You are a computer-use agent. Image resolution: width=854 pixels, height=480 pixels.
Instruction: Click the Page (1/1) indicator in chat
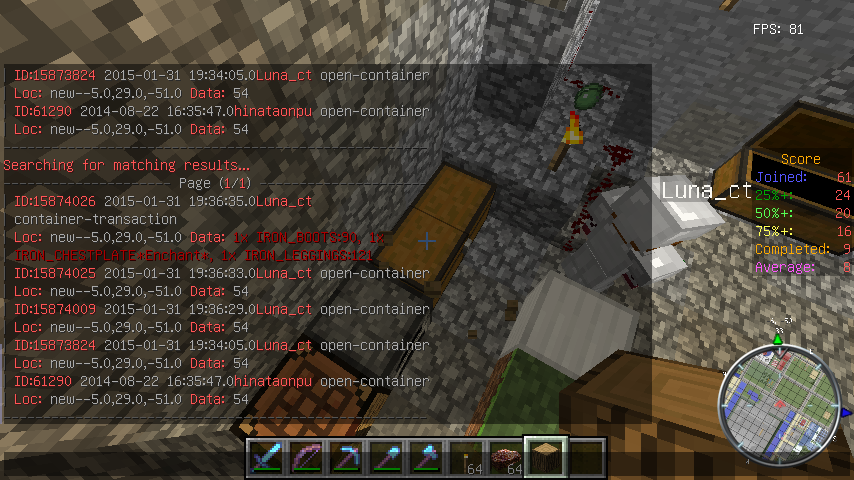pyautogui.click(x=214, y=183)
